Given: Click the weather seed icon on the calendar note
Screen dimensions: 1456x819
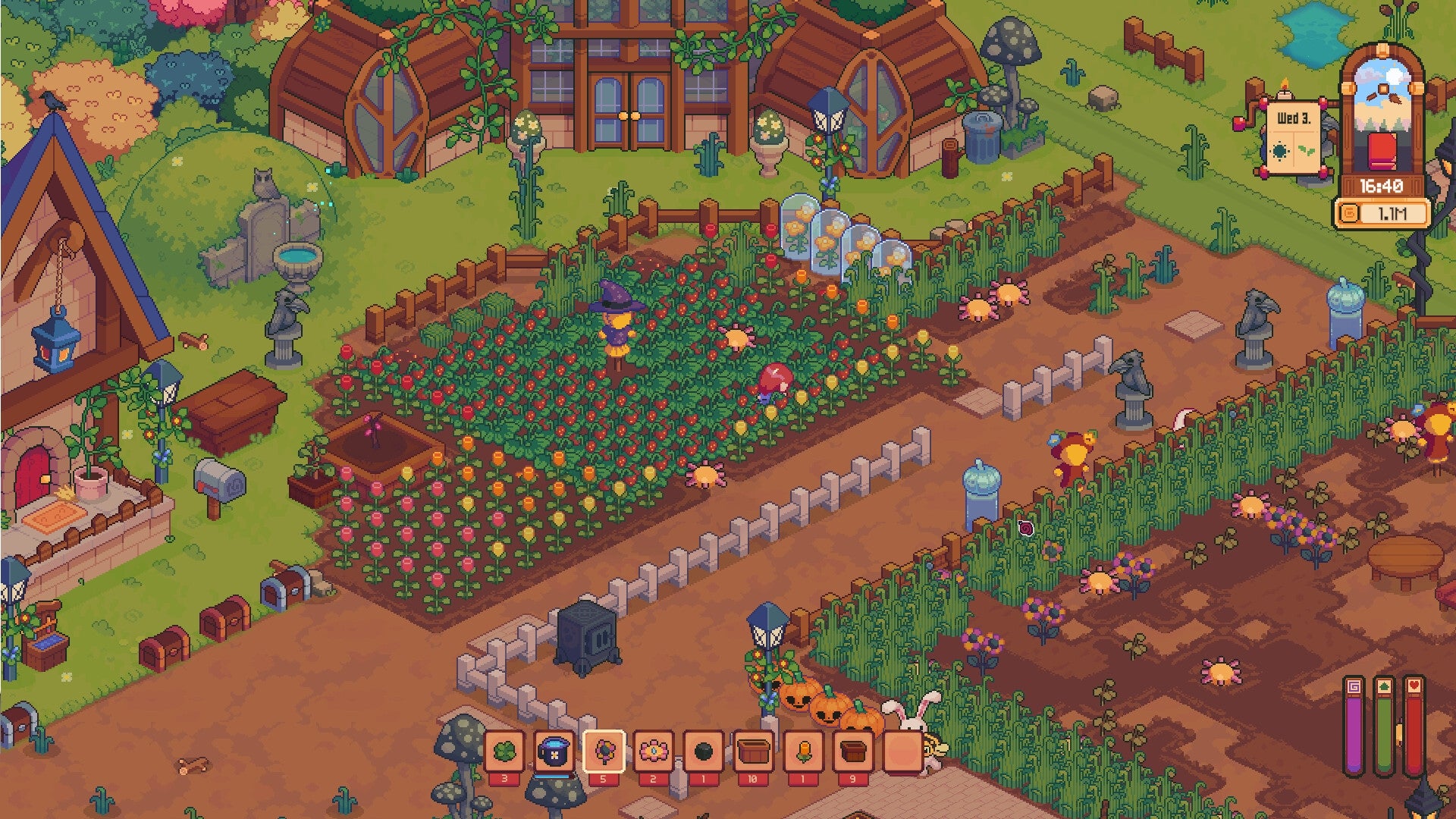Looking at the screenshot, I should click(1279, 151).
